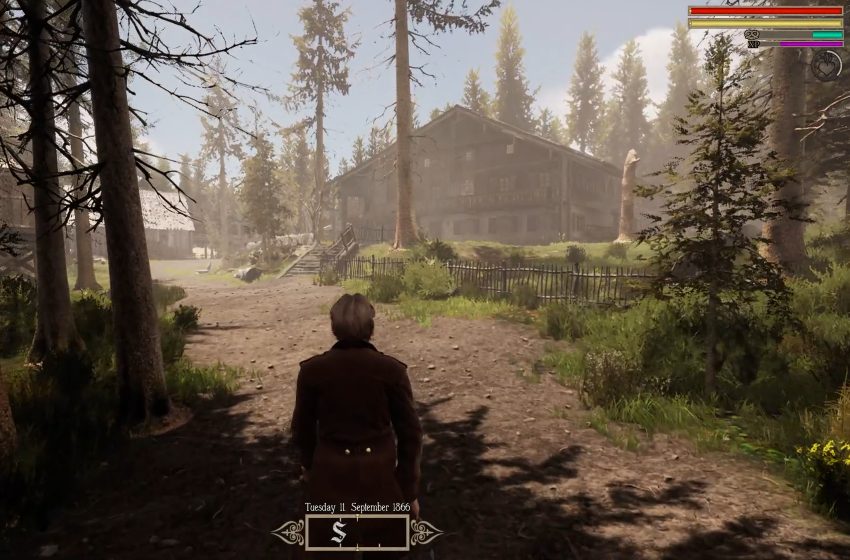Click the compass bar showing S heading

357,532
